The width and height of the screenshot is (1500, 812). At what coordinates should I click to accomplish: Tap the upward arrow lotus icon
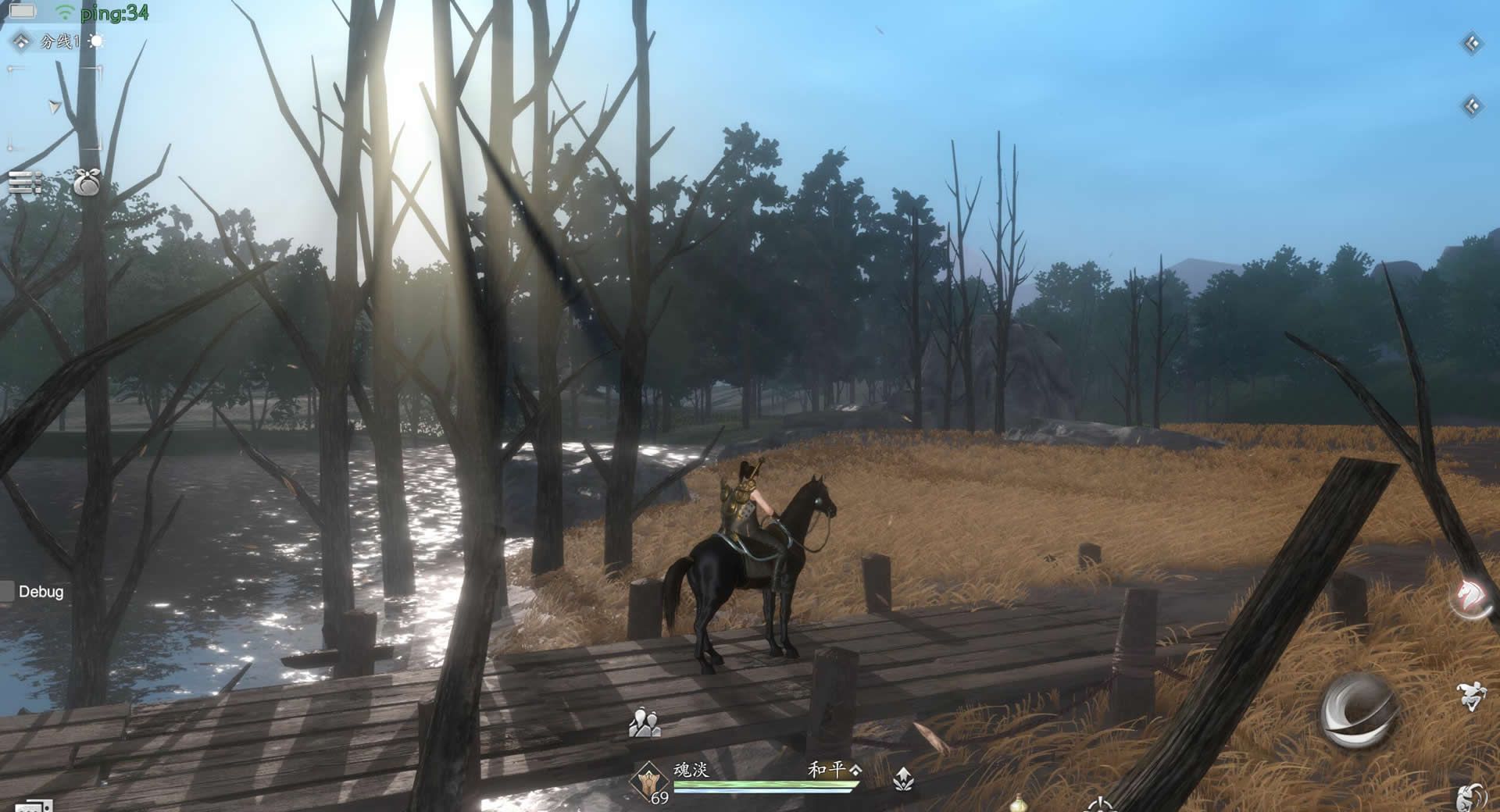(903, 778)
